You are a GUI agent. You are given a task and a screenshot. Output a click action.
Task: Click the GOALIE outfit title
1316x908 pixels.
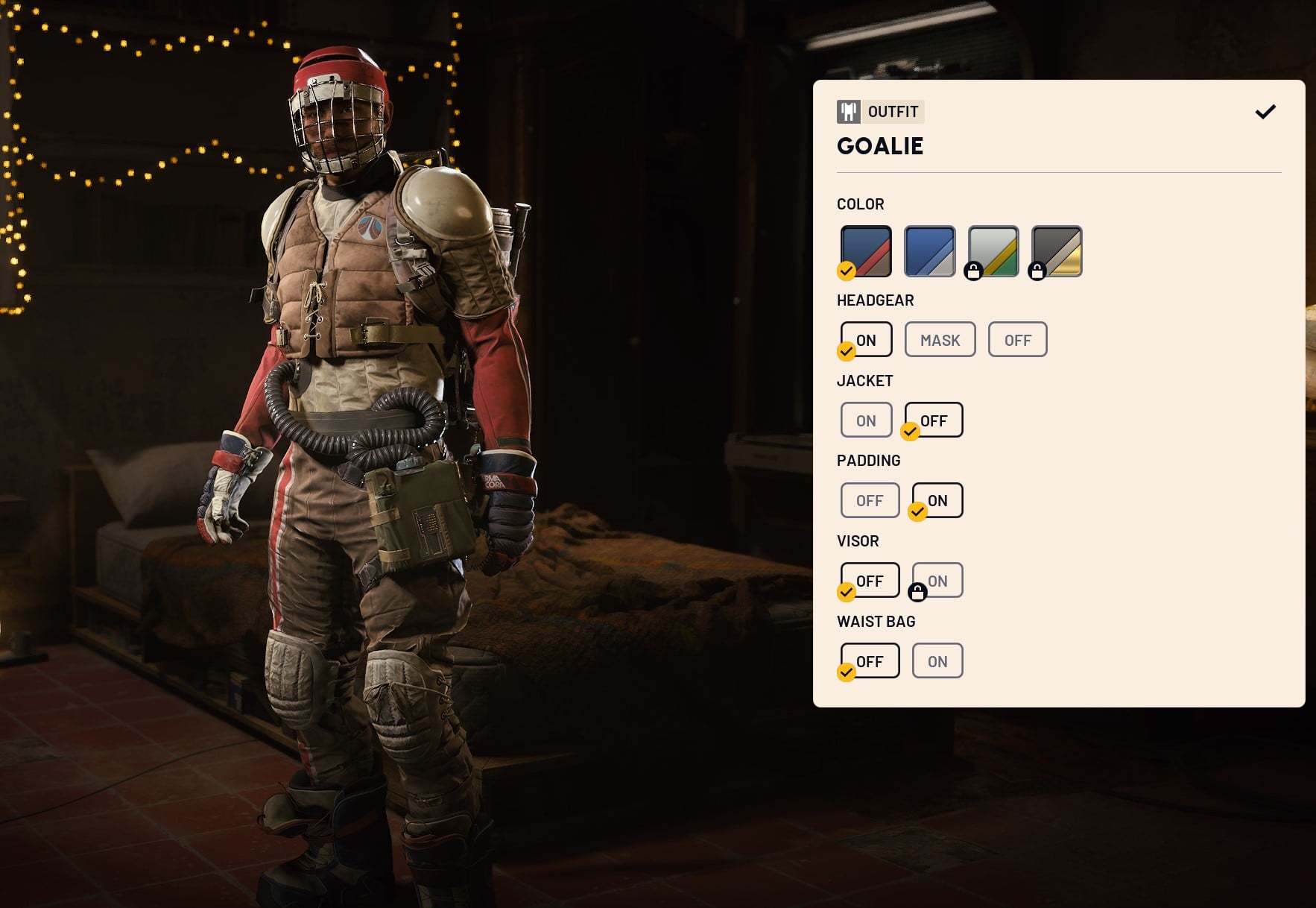coord(880,146)
